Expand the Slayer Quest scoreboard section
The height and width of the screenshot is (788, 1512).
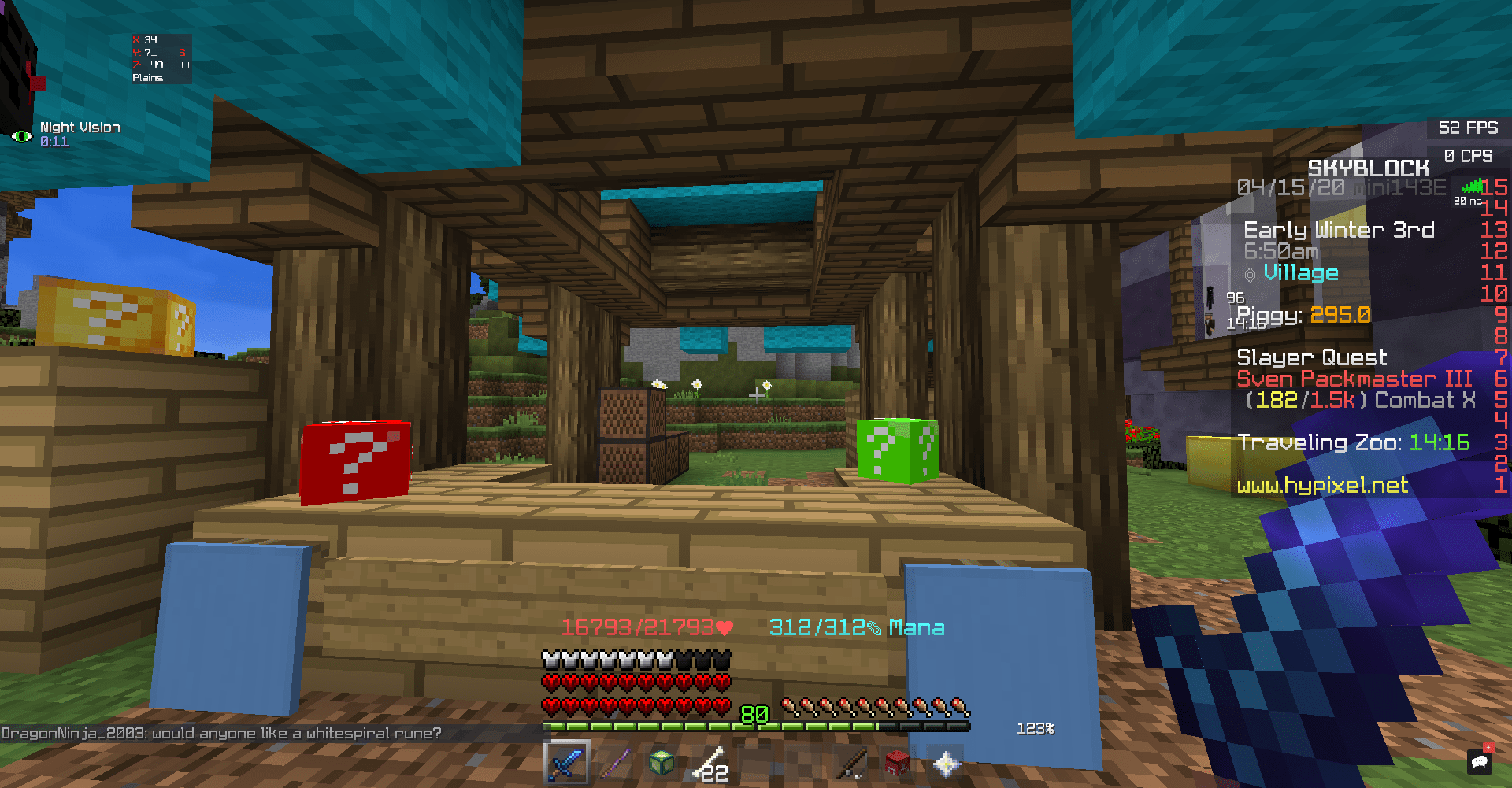(x=1311, y=357)
